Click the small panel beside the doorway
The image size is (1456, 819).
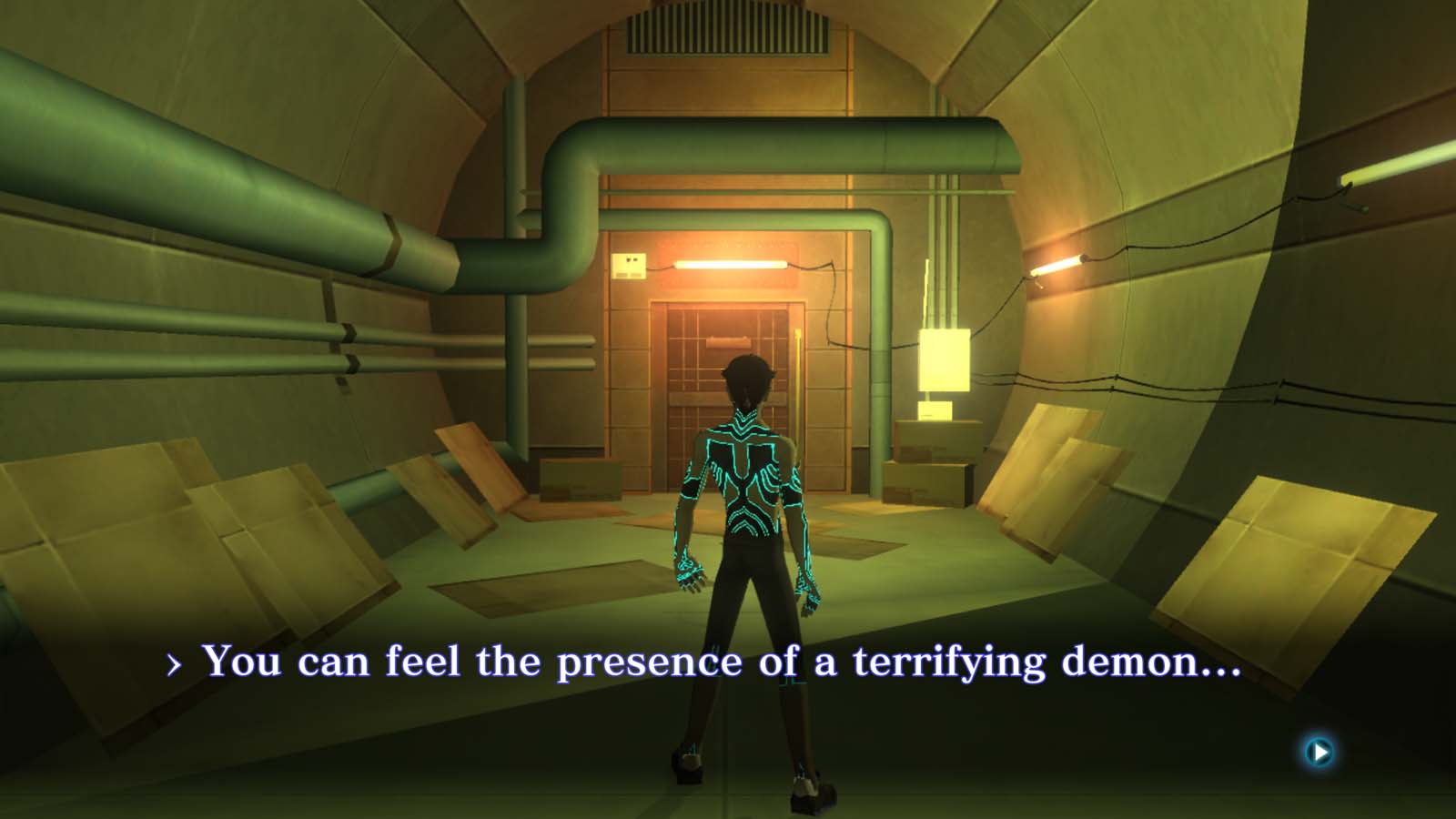tap(630, 265)
